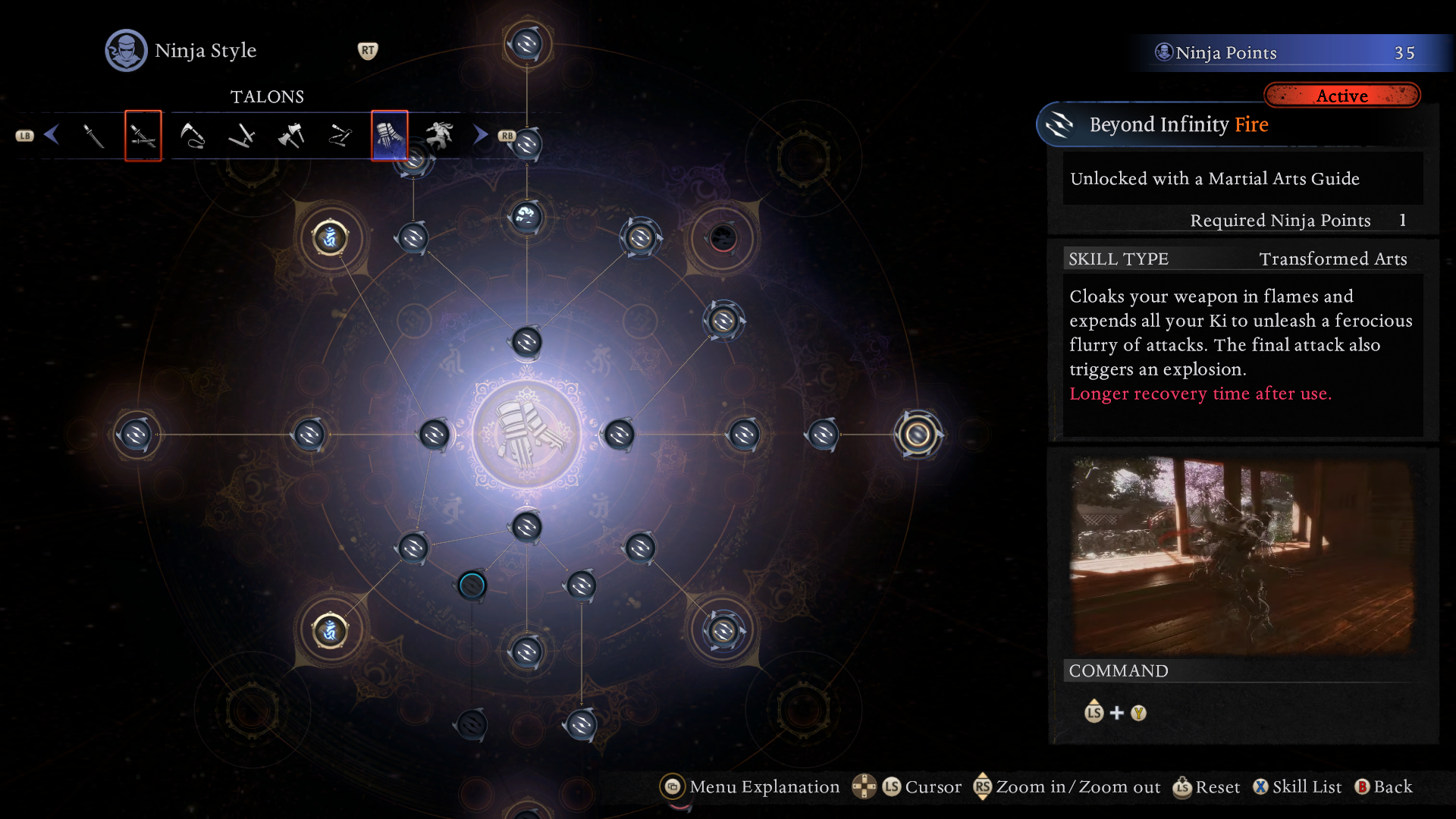The width and height of the screenshot is (1456, 819).
Task: View the Beyond Infinity Fire preview thumbnail
Action: pos(1242,554)
